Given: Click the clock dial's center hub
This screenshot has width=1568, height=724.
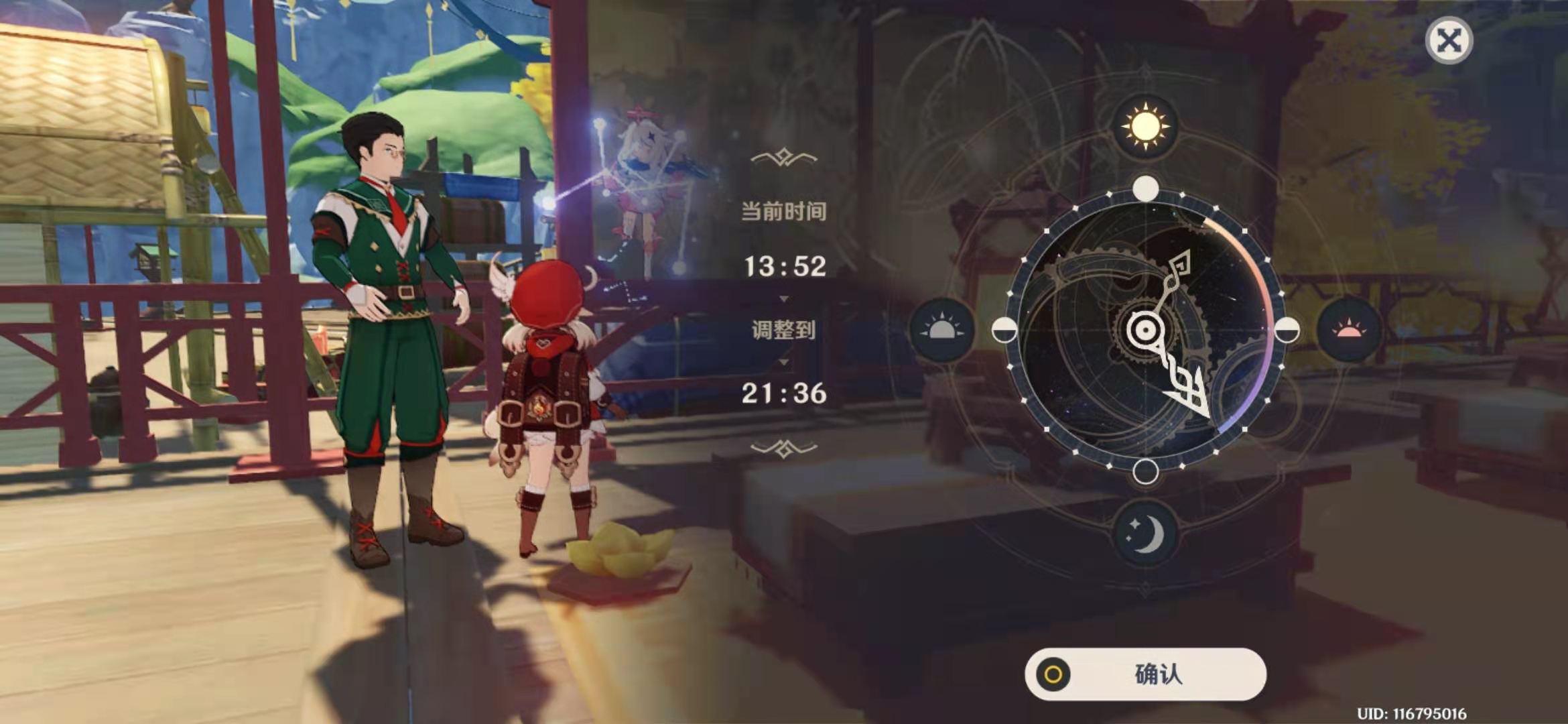Looking at the screenshot, I should coord(1145,330).
